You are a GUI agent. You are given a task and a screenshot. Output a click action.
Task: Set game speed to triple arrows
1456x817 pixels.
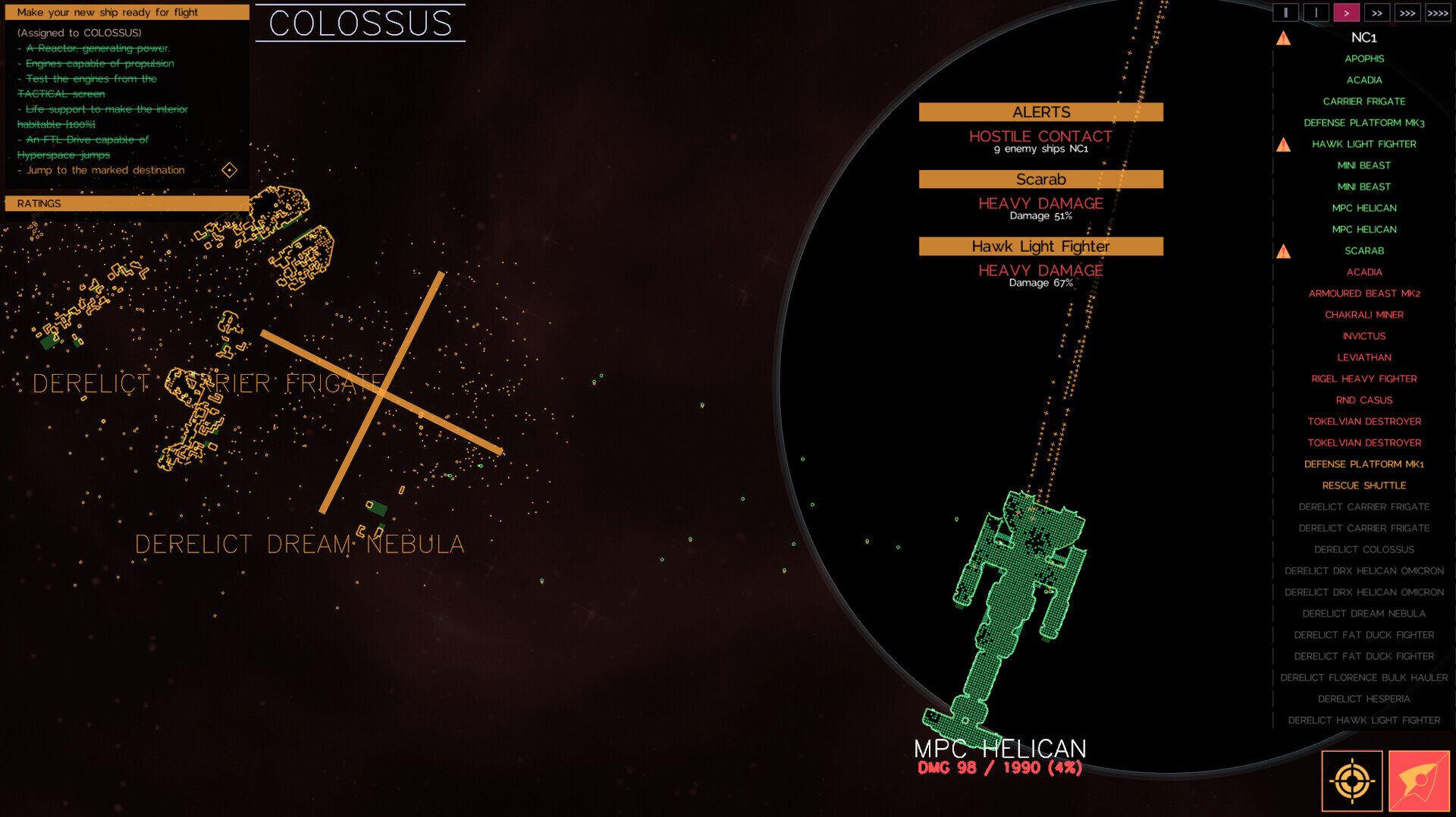(1407, 13)
